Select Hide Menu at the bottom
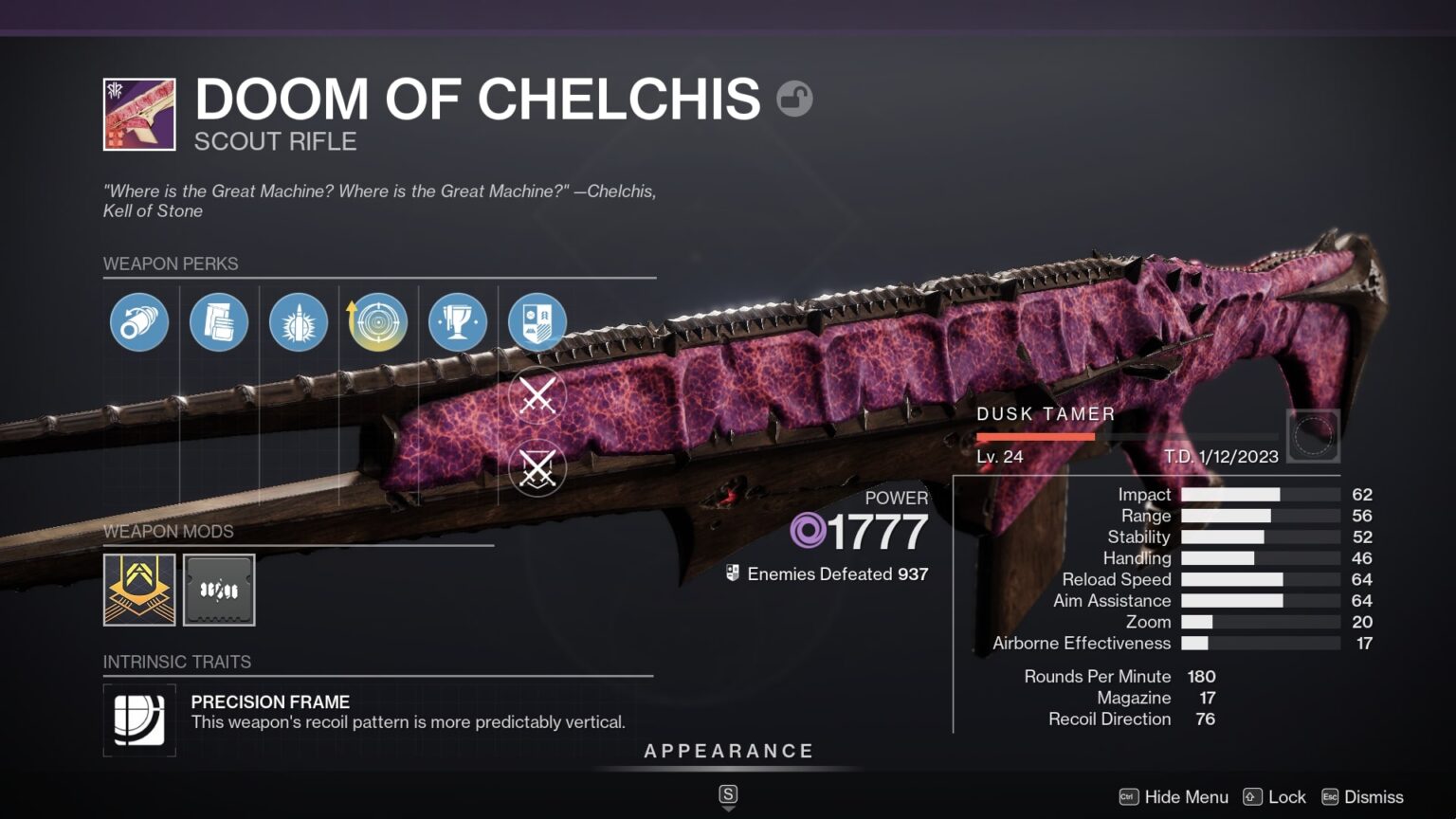This screenshot has width=1456, height=819. pyautogui.click(x=1185, y=797)
